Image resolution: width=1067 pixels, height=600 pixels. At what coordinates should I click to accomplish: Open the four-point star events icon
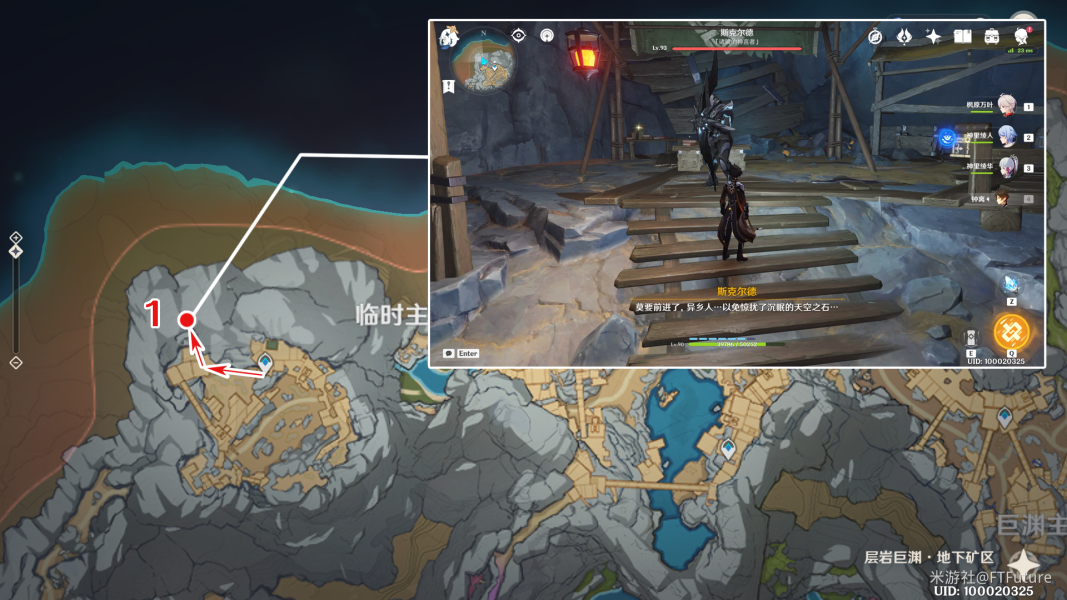tap(933, 37)
